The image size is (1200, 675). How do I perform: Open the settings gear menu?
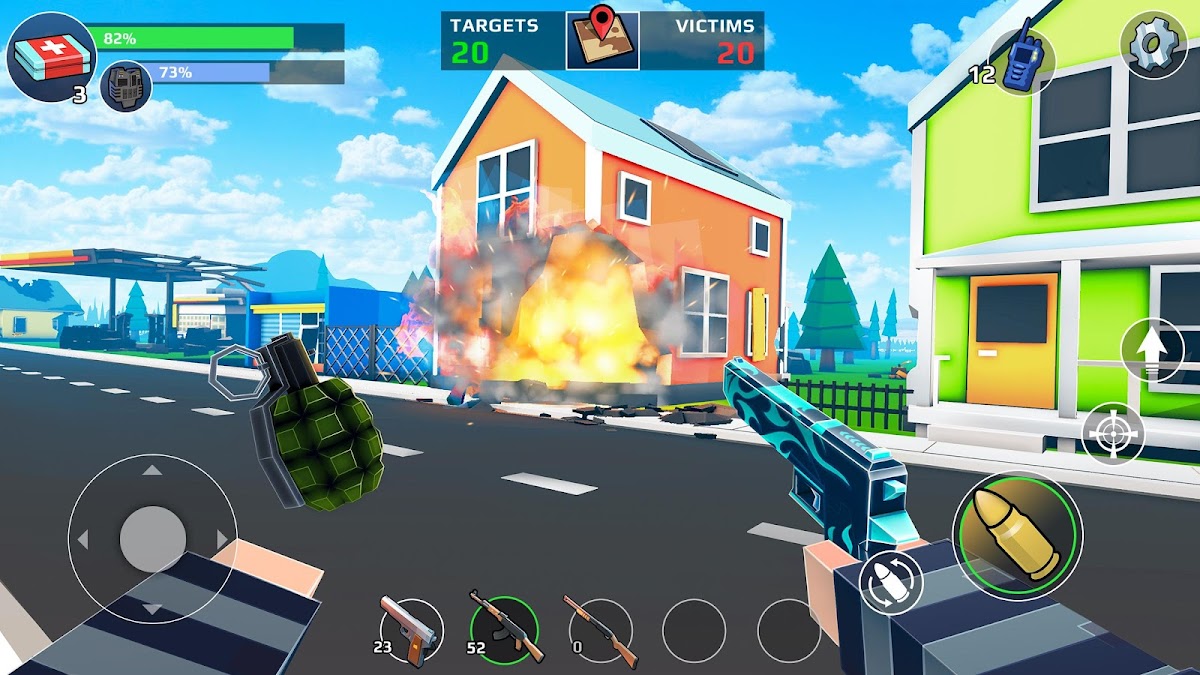[1153, 46]
